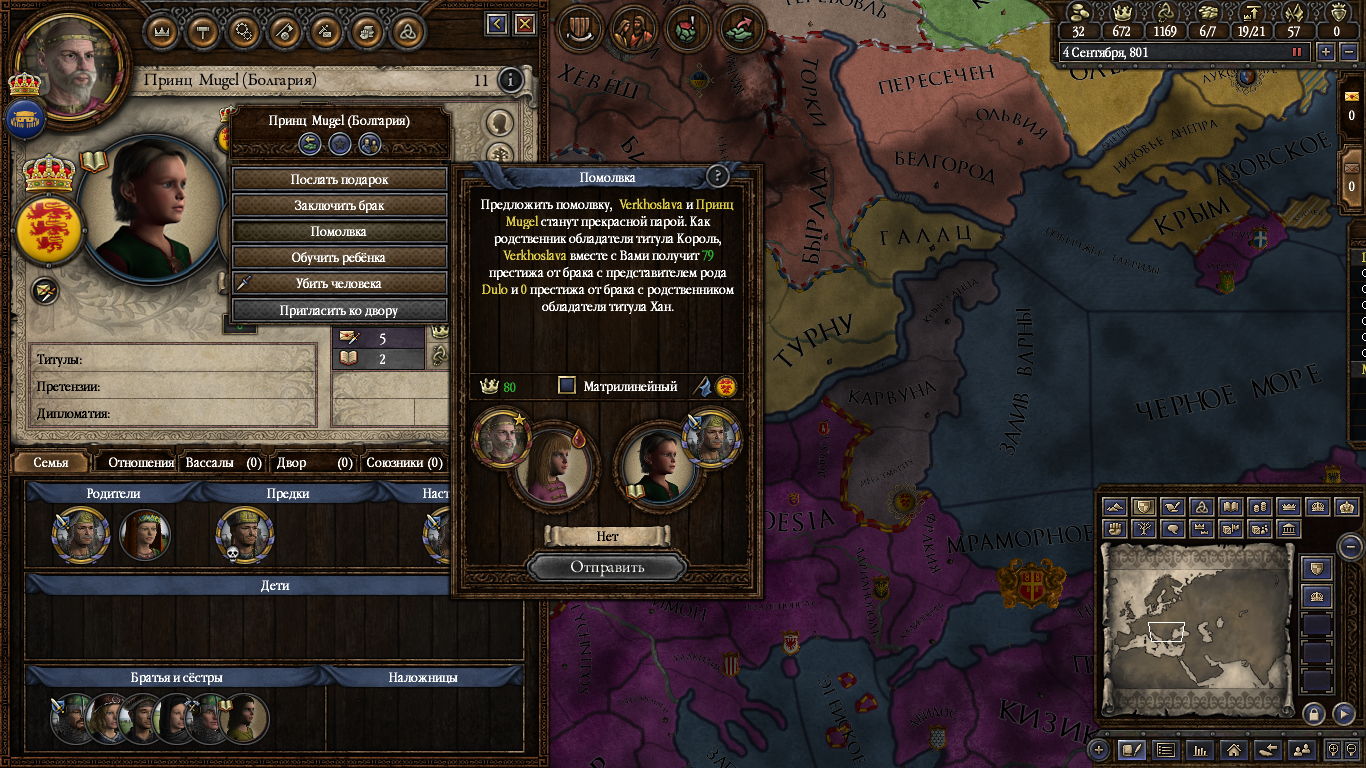The image size is (1366, 768).
Task: Select the Заключить брак option
Action: tap(339, 205)
